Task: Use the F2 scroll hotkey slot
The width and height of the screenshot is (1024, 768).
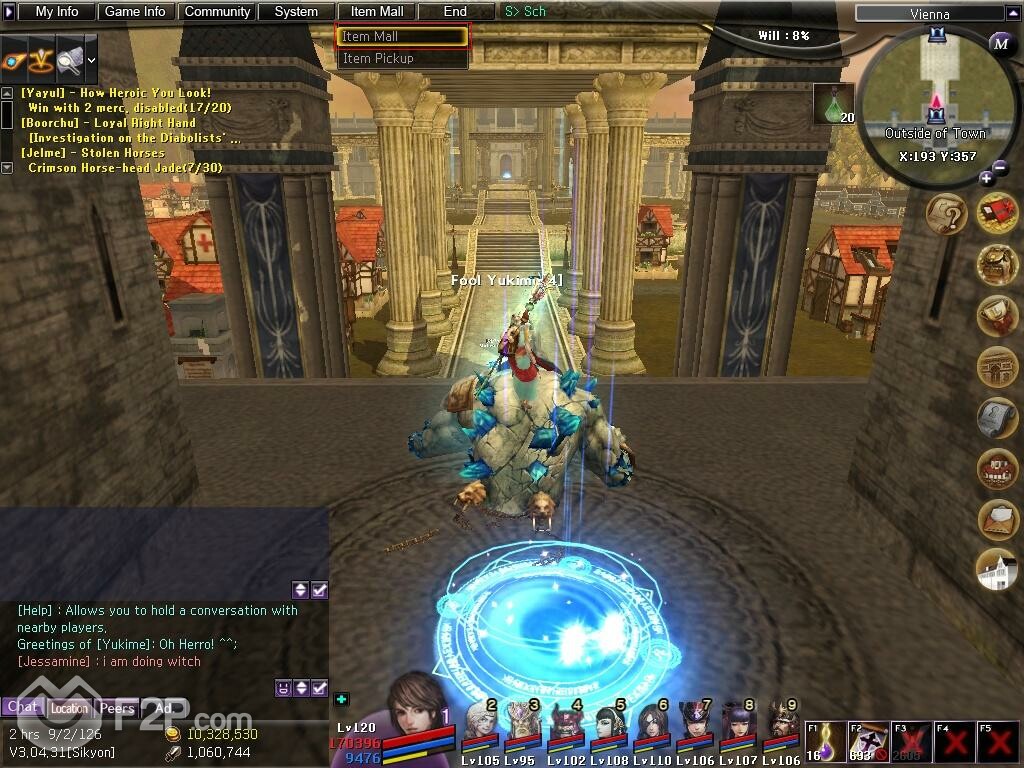Action: click(x=868, y=742)
